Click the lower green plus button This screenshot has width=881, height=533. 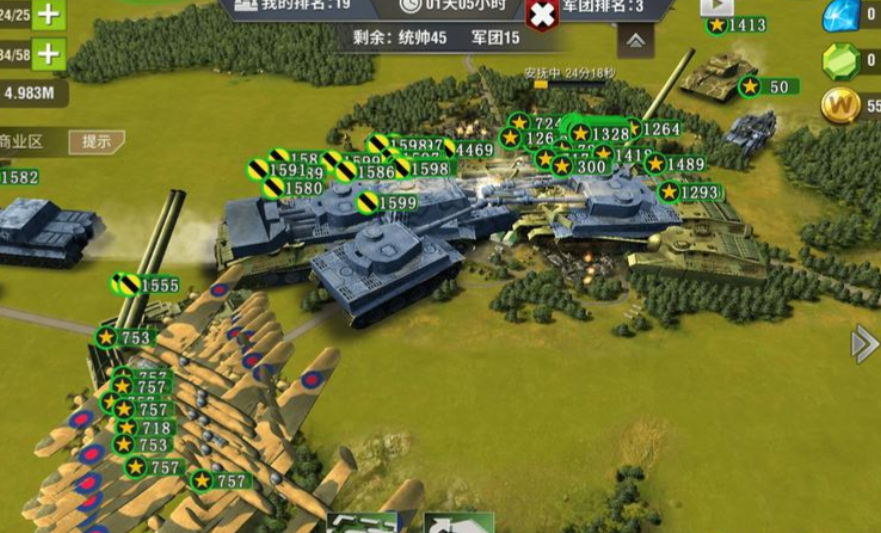(x=49, y=52)
